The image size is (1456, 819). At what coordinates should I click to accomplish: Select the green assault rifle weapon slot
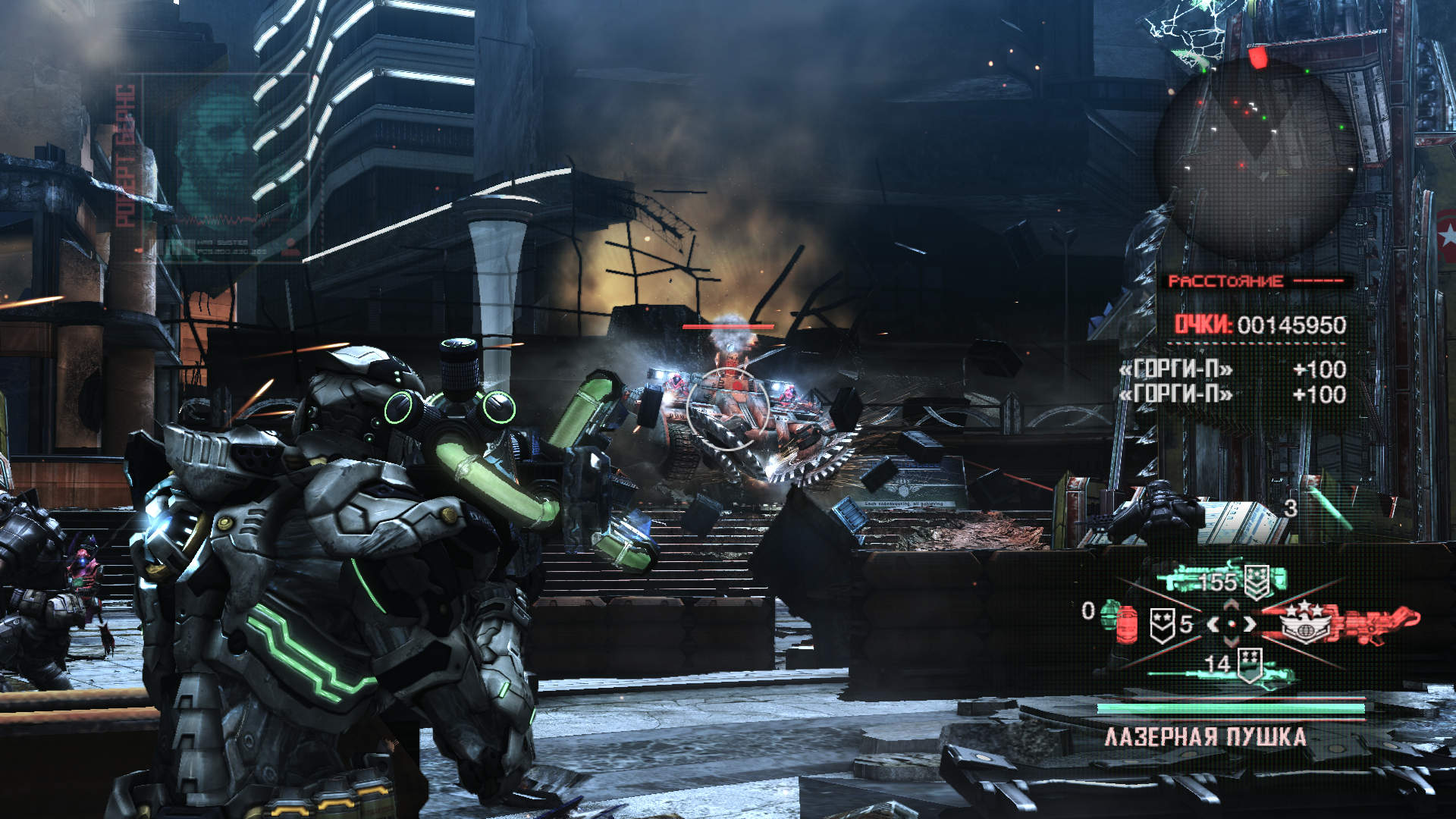point(1219,581)
